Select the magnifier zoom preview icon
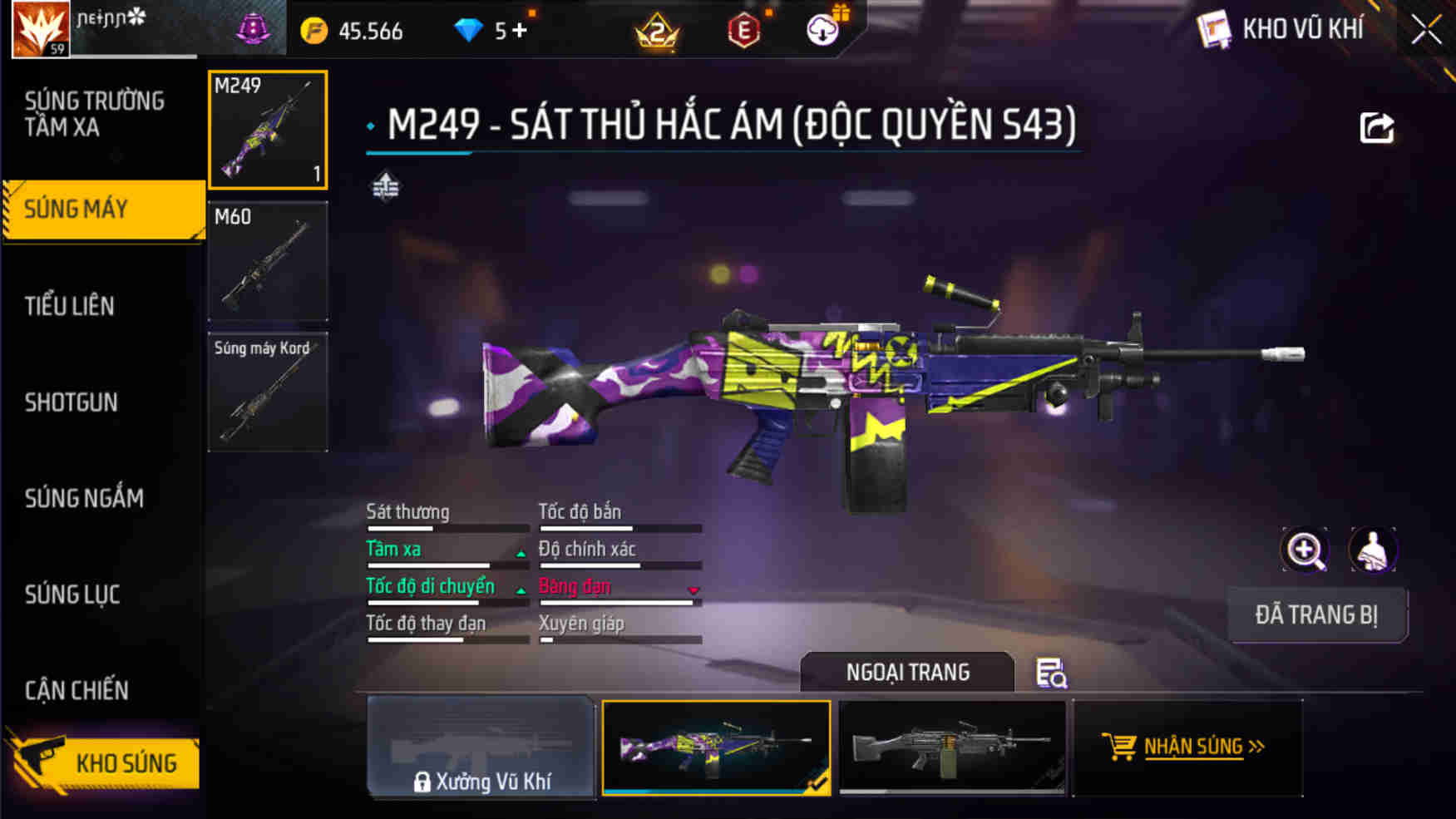1456x819 pixels. (1305, 550)
